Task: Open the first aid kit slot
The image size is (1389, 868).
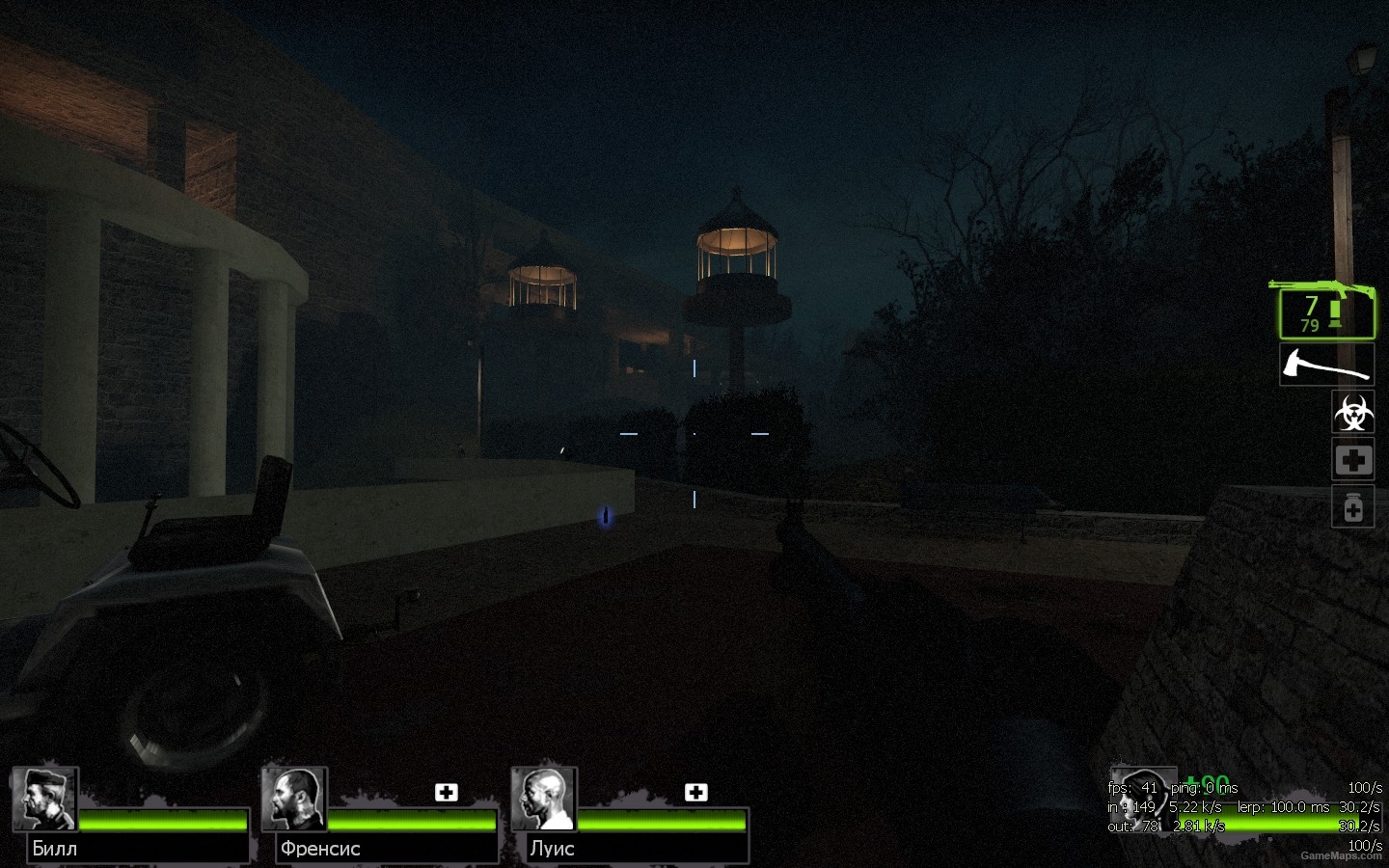Action: coord(1353,460)
